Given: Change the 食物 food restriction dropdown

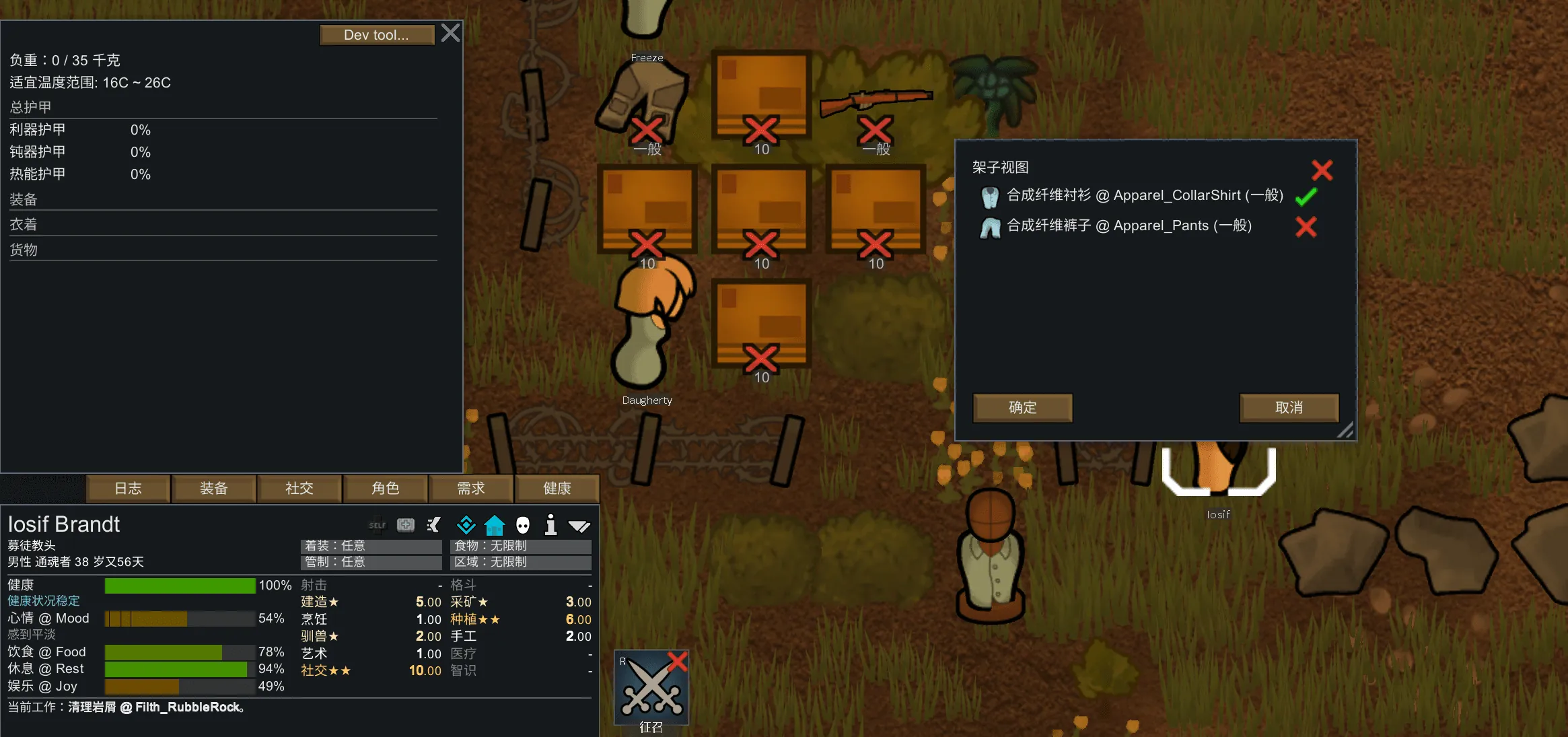Looking at the screenshot, I should coord(520,546).
